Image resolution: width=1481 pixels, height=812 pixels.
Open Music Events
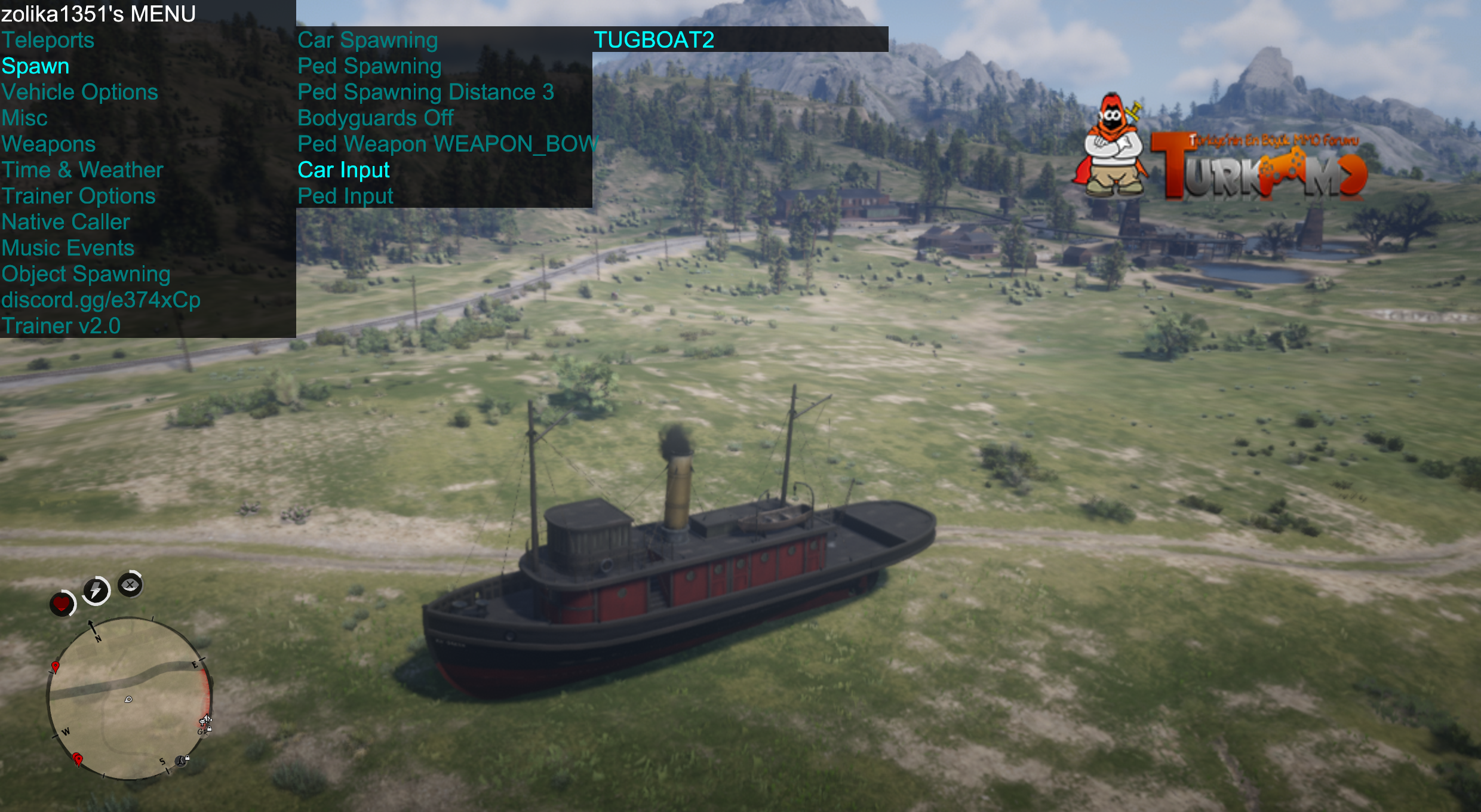(x=67, y=248)
